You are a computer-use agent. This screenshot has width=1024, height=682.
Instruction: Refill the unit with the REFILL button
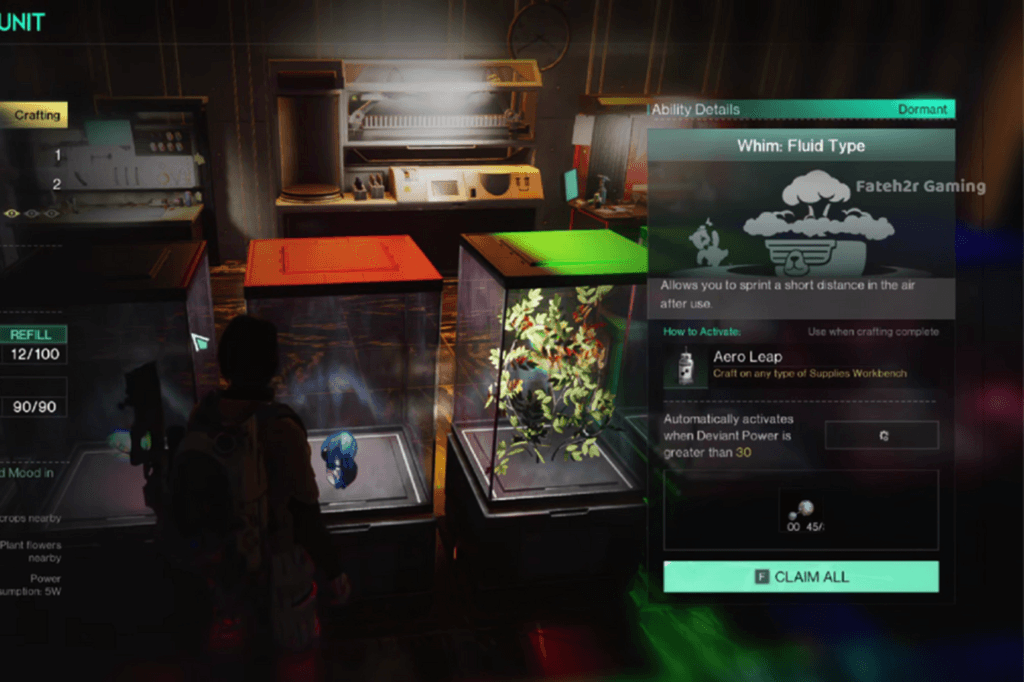pyautogui.click(x=31, y=334)
